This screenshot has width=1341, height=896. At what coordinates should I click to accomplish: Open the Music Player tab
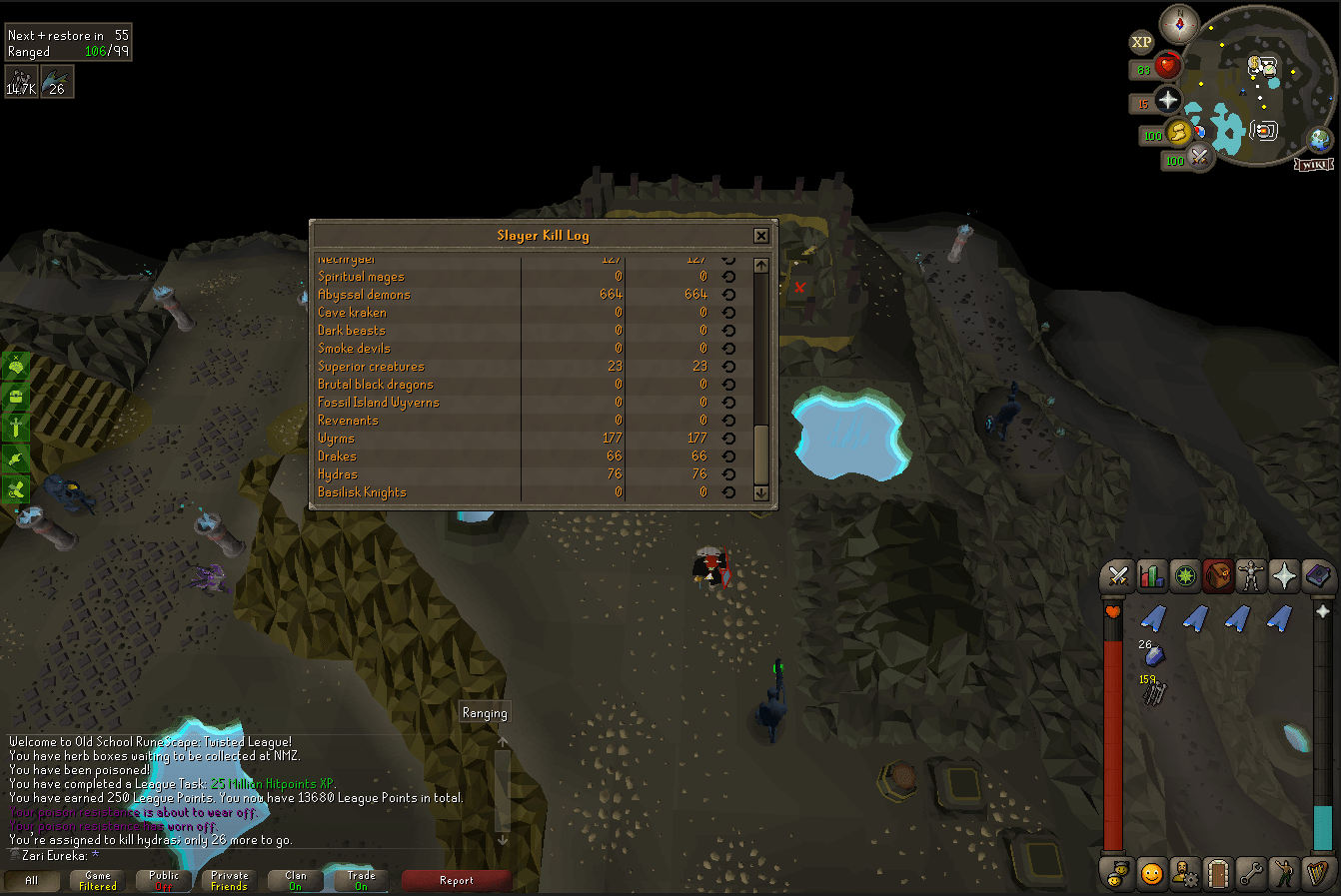1317,874
